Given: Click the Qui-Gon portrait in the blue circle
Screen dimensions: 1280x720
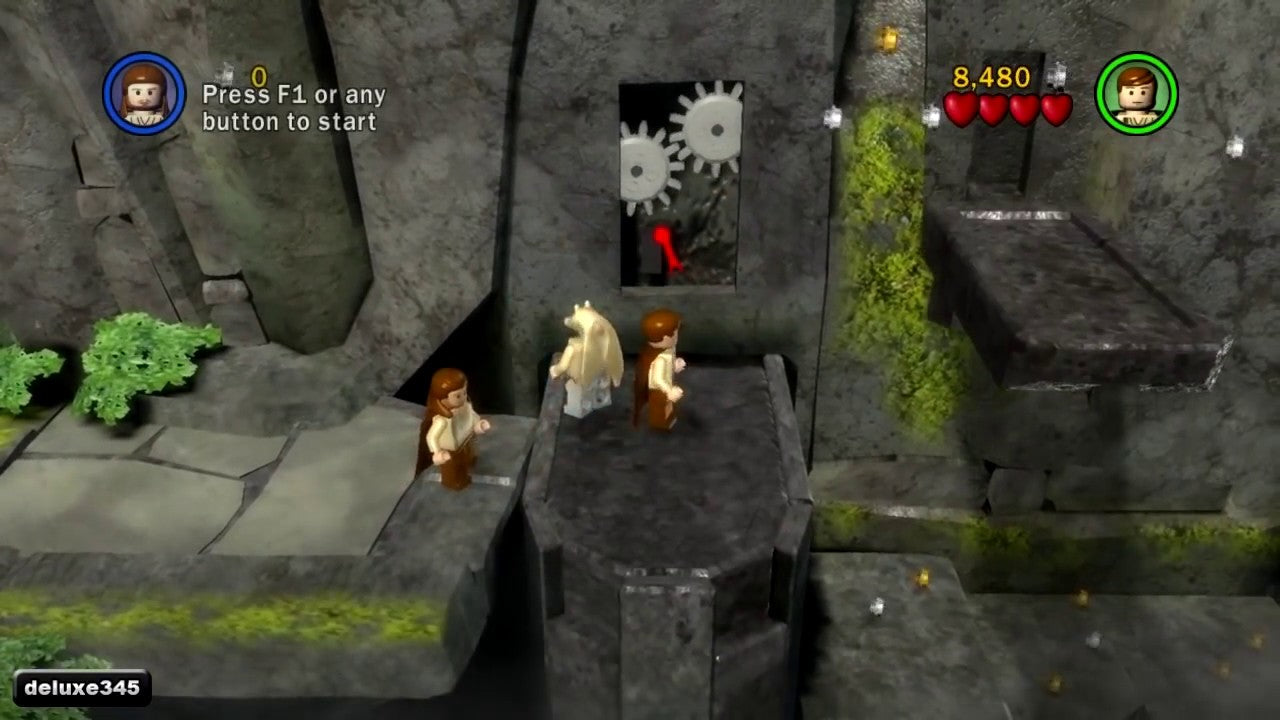Looking at the screenshot, I should (142, 92).
